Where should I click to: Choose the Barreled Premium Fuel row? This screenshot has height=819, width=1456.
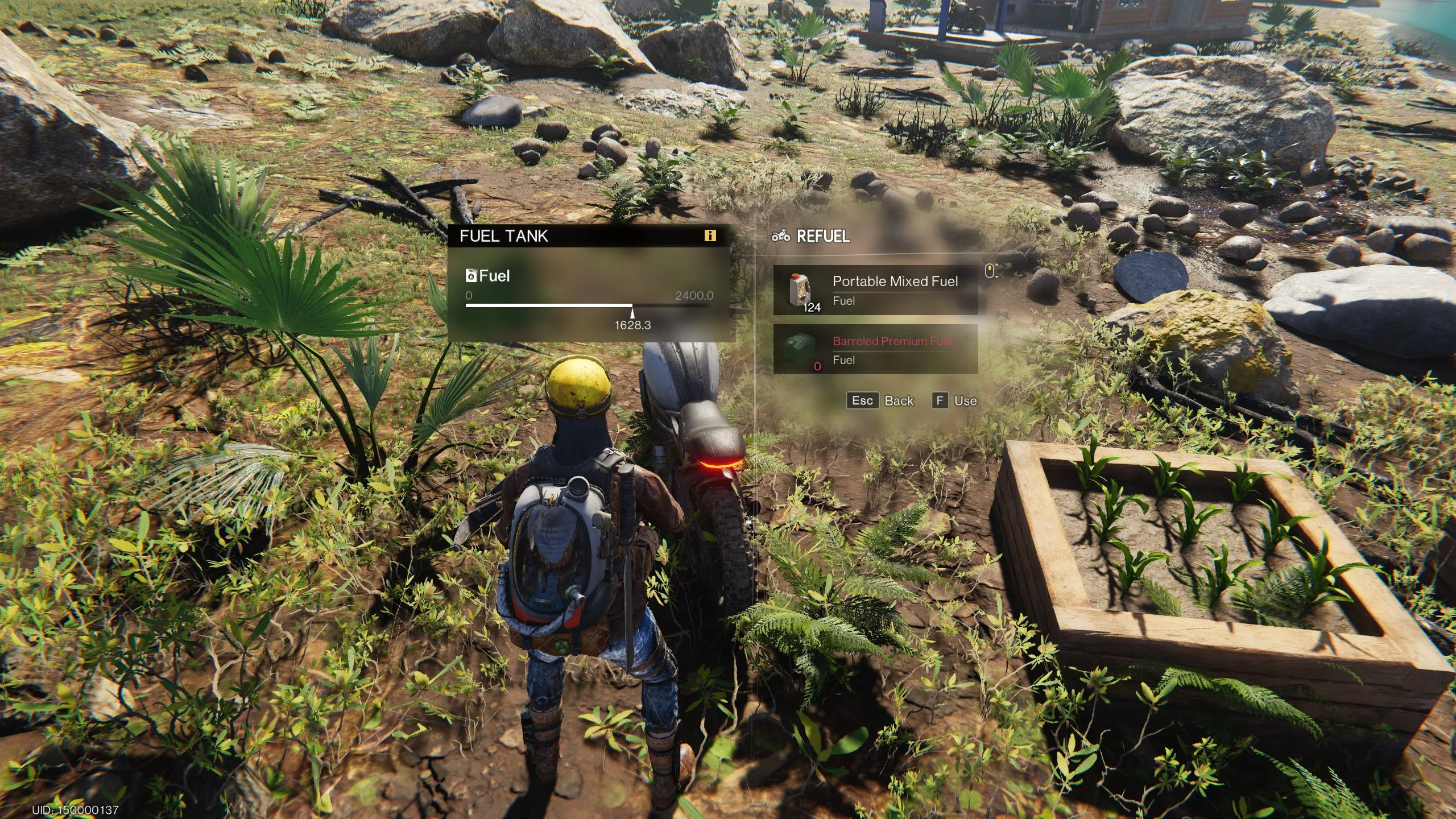tap(875, 349)
